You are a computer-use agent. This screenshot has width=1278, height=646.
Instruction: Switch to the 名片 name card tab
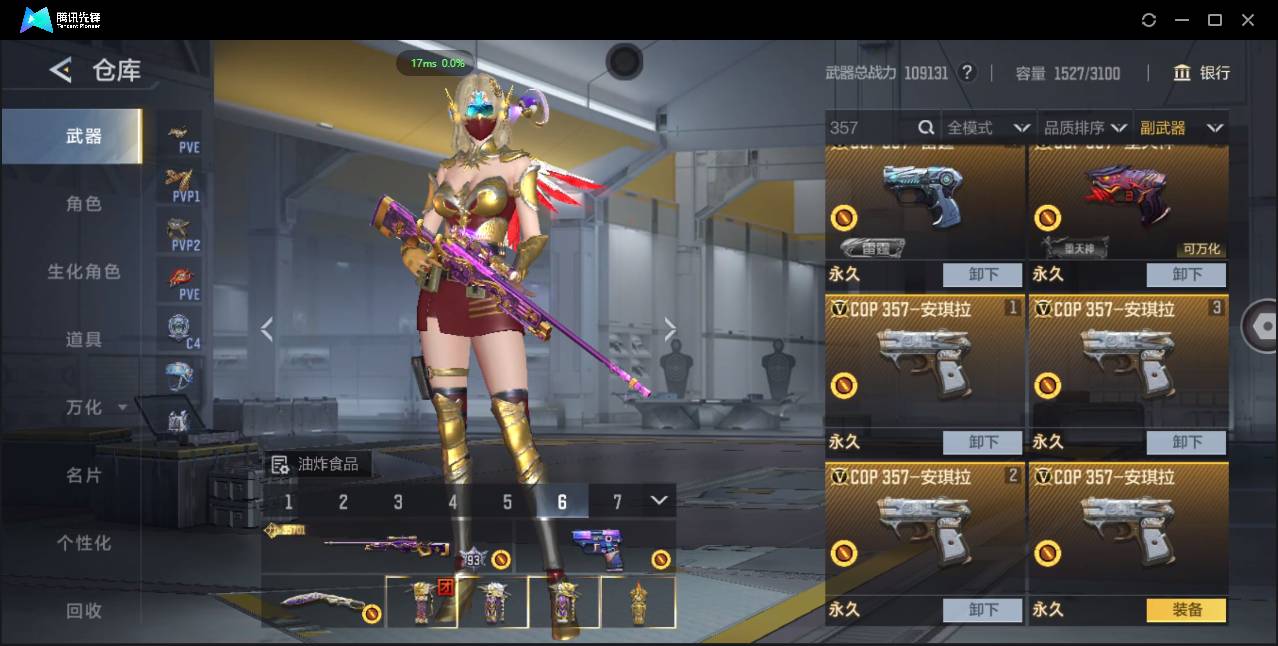click(83, 475)
